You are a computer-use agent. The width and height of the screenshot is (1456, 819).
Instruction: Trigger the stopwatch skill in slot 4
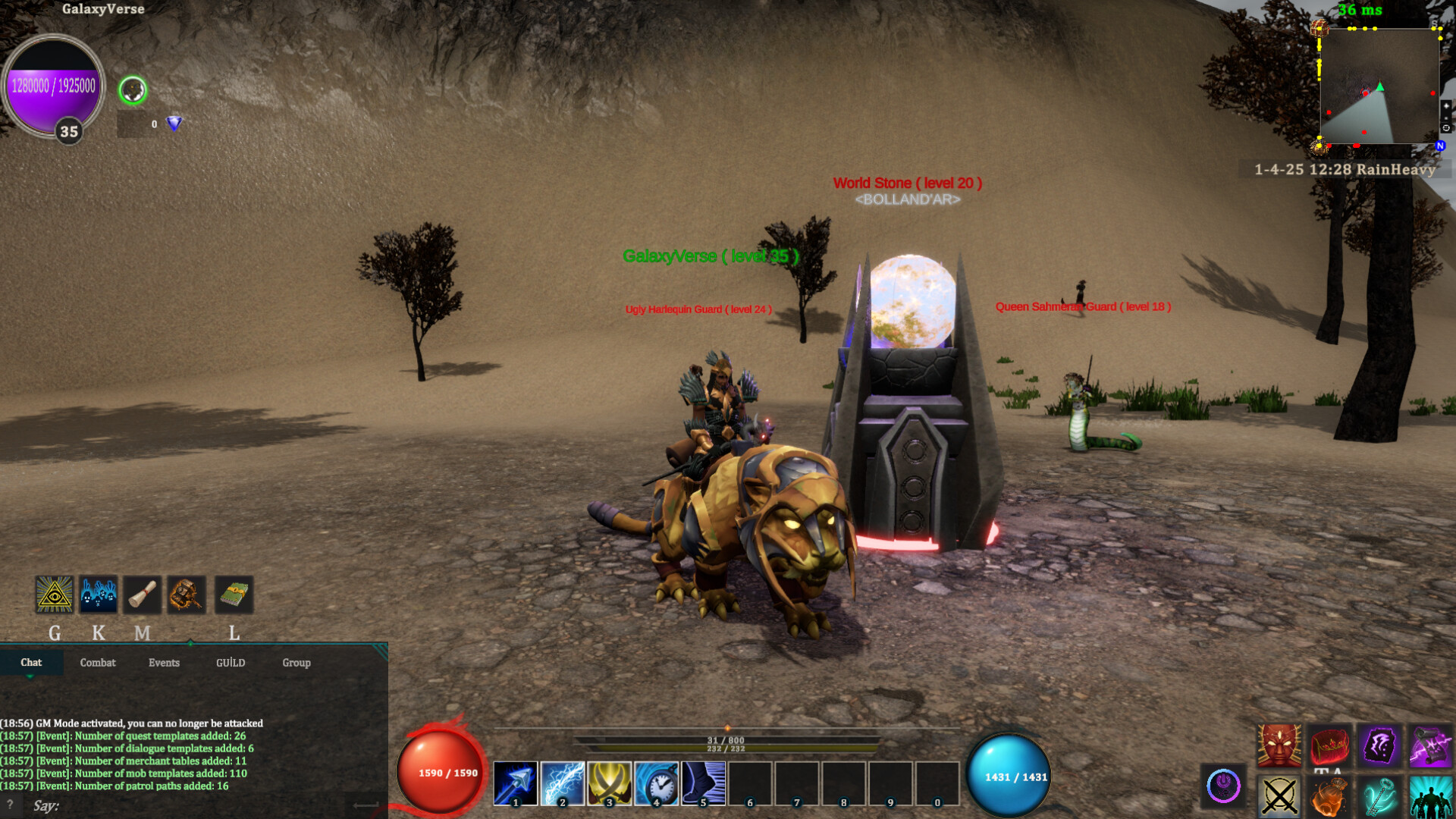(x=657, y=783)
